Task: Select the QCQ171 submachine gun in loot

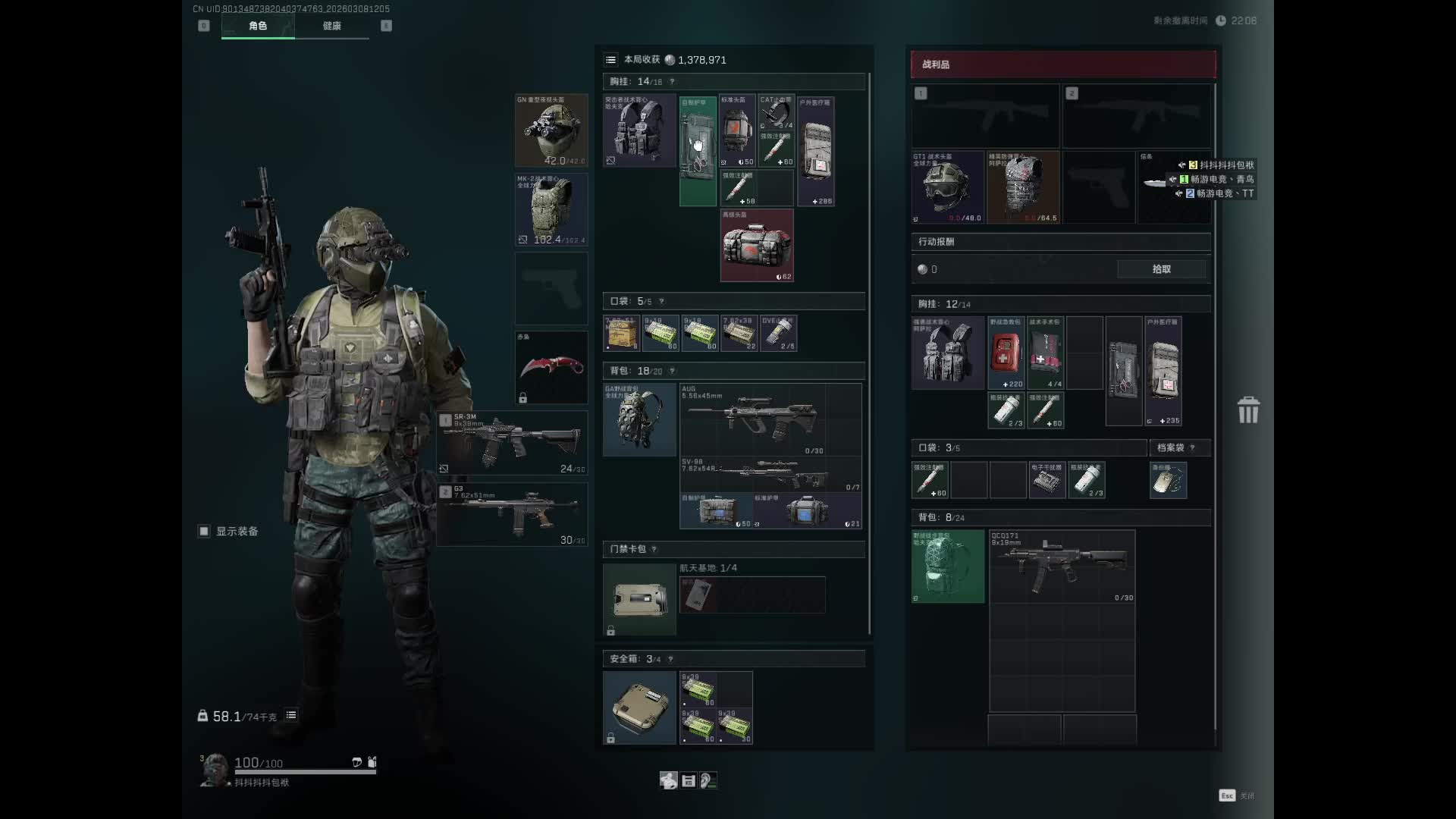Action: coord(1062,566)
